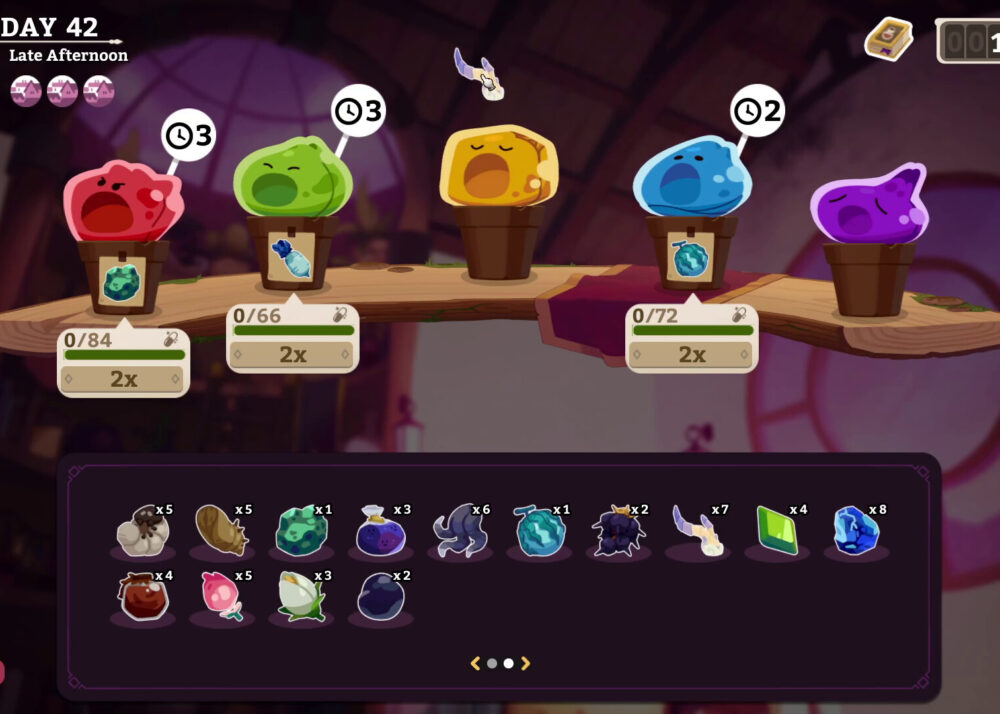Select the teal striped melon item
The image size is (1000, 714).
tap(540, 530)
